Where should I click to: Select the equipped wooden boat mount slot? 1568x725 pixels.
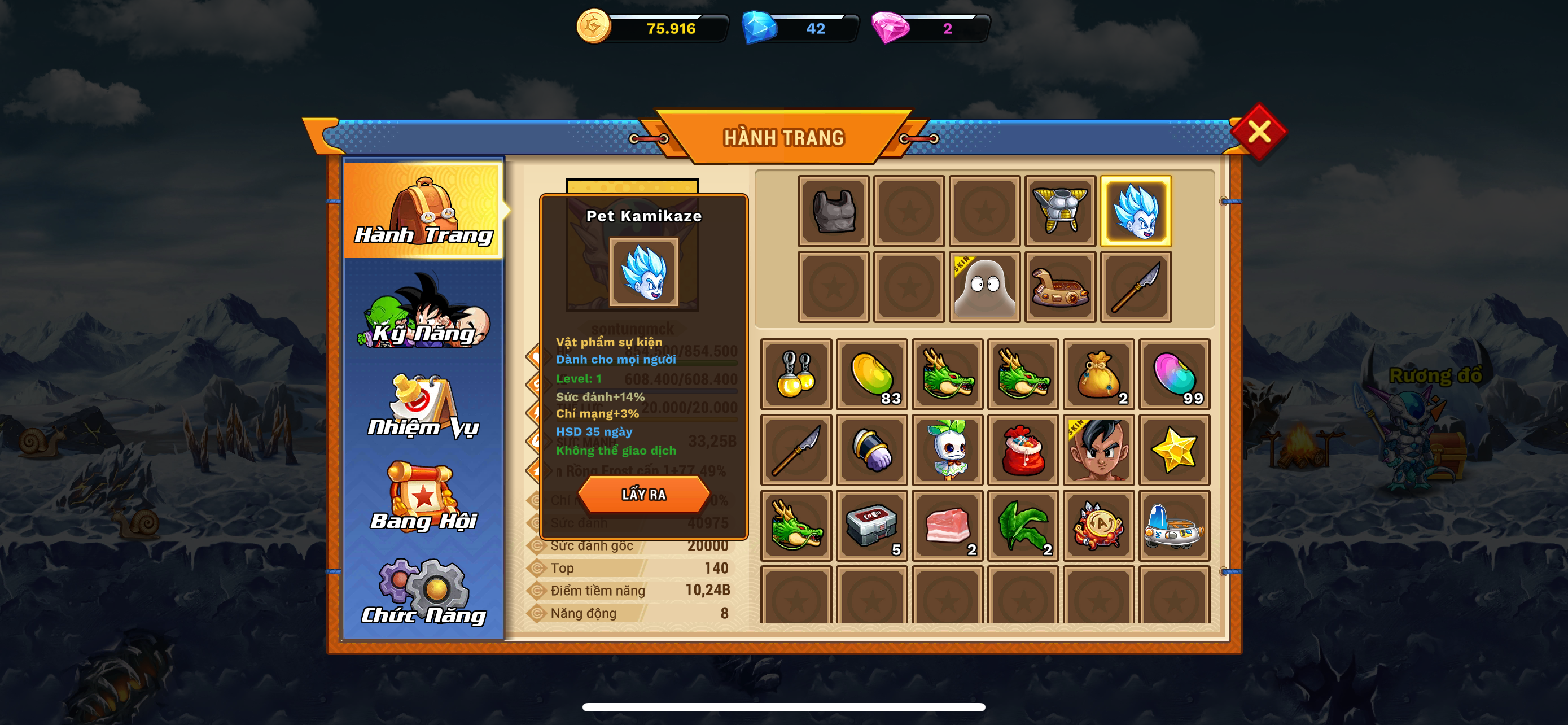click(1060, 287)
